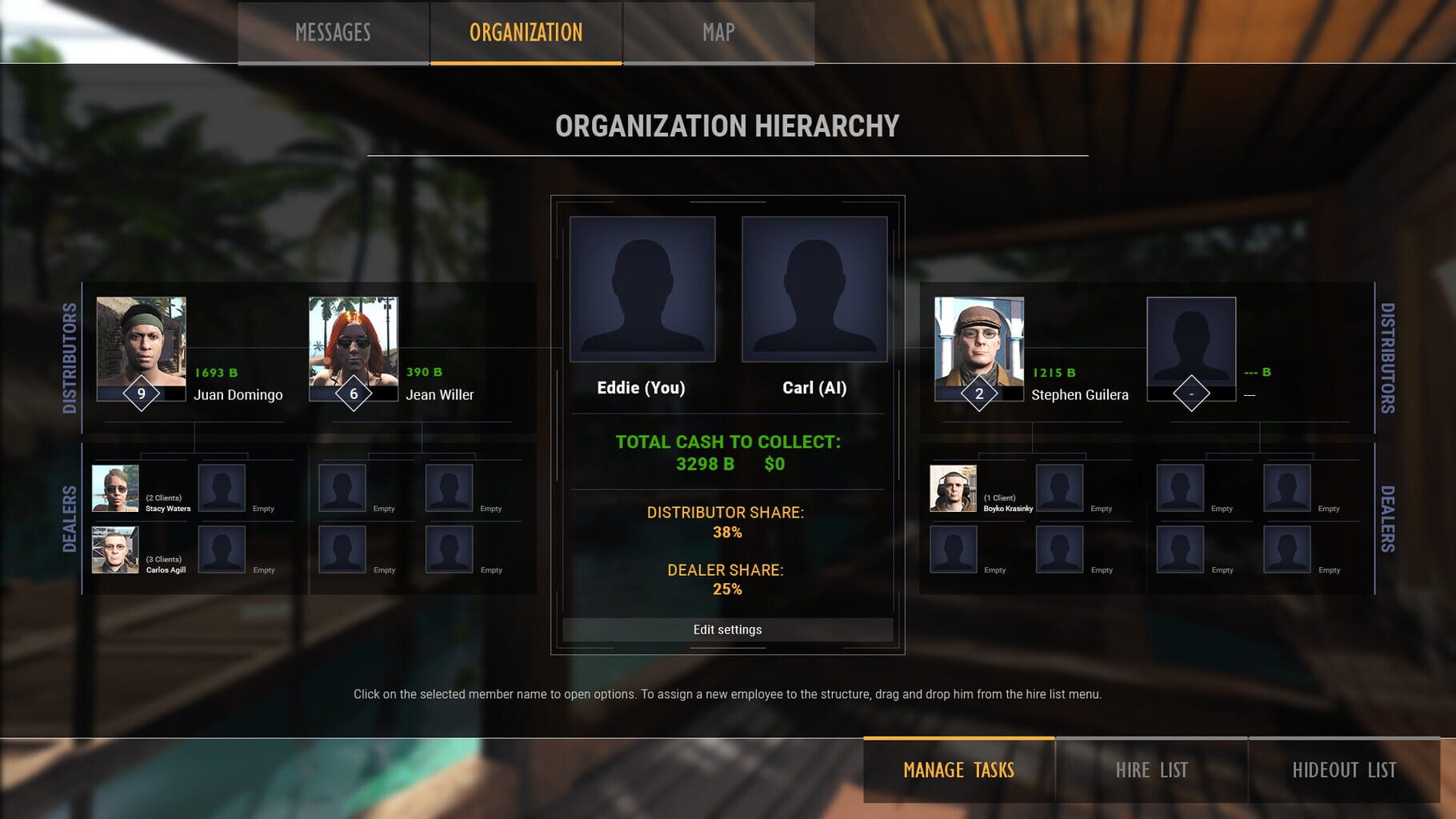Viewport: 1456px width, 819px height.
Task: Open the Map tab
Action: point(716,33)
